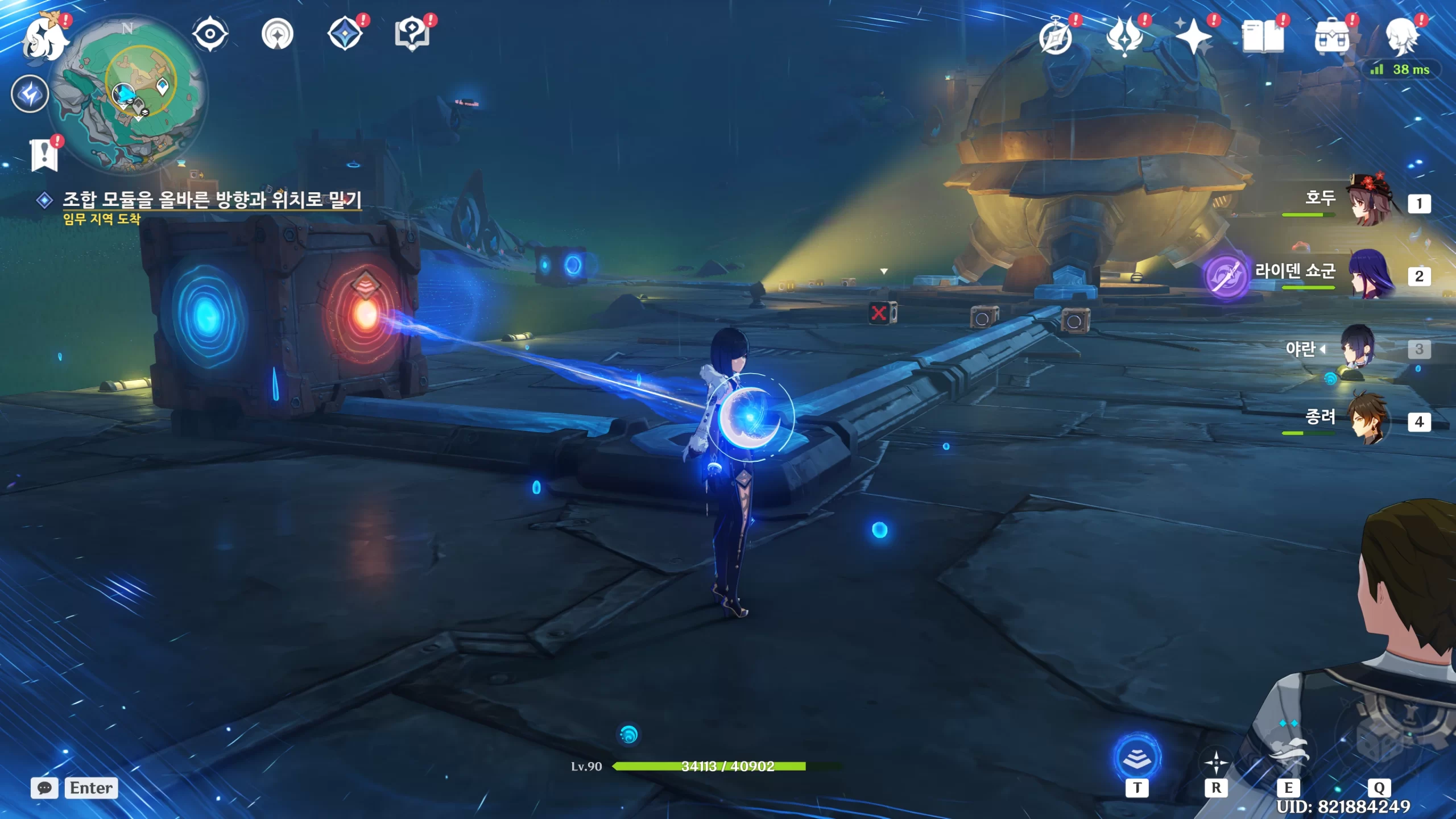Open the quest banner exclamation icon
This screenshot has width=1456, height=819.
point(44,154)
